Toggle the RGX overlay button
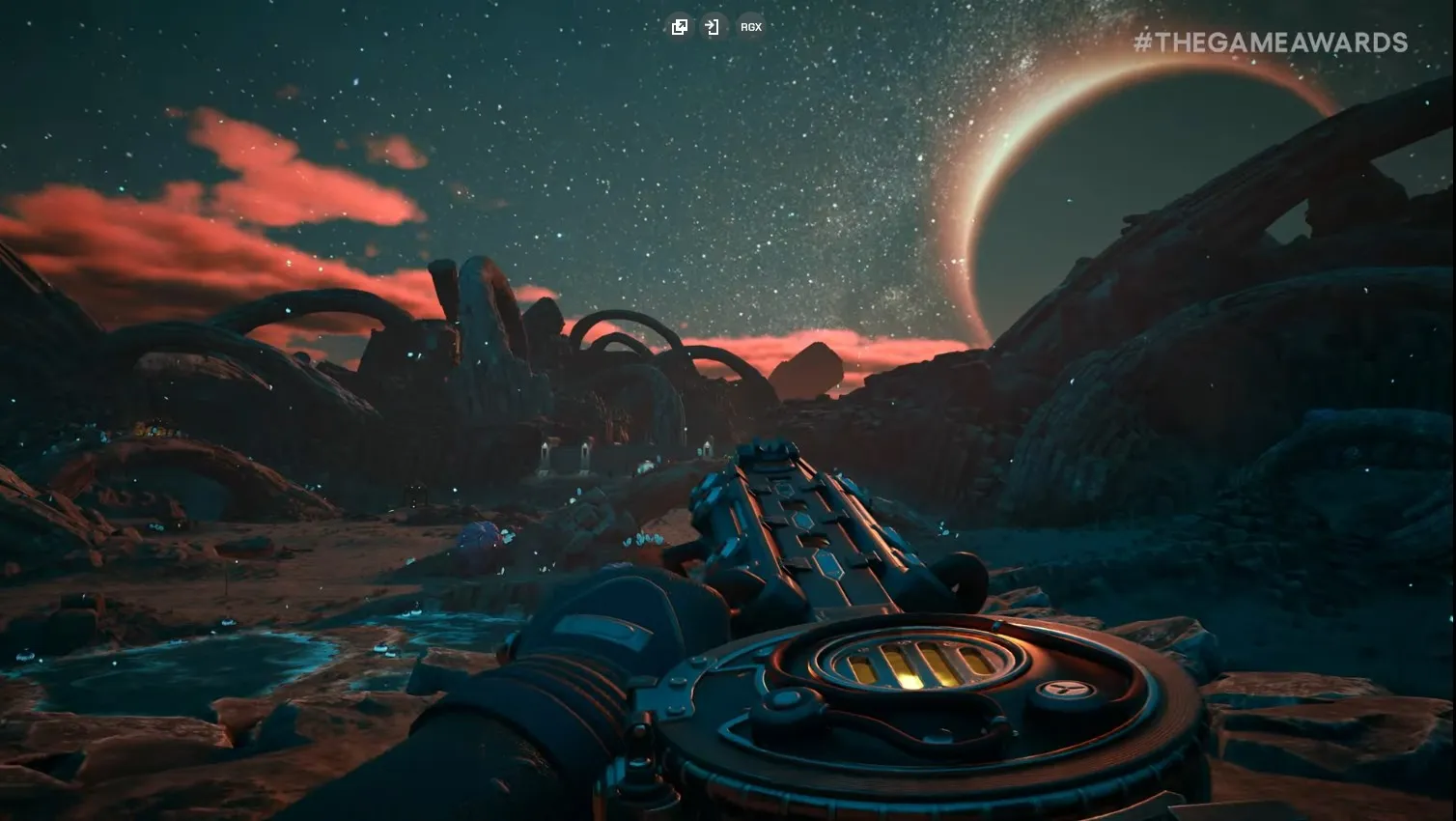 click(751, 27)
